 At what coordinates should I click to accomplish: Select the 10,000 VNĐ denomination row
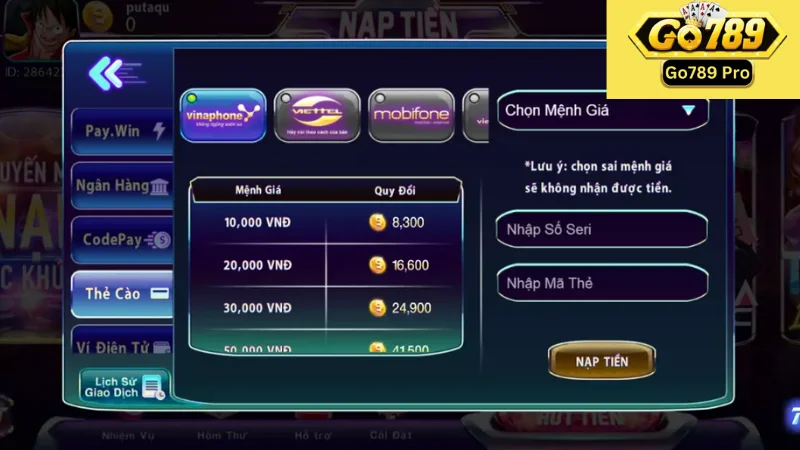click(325, 223)
